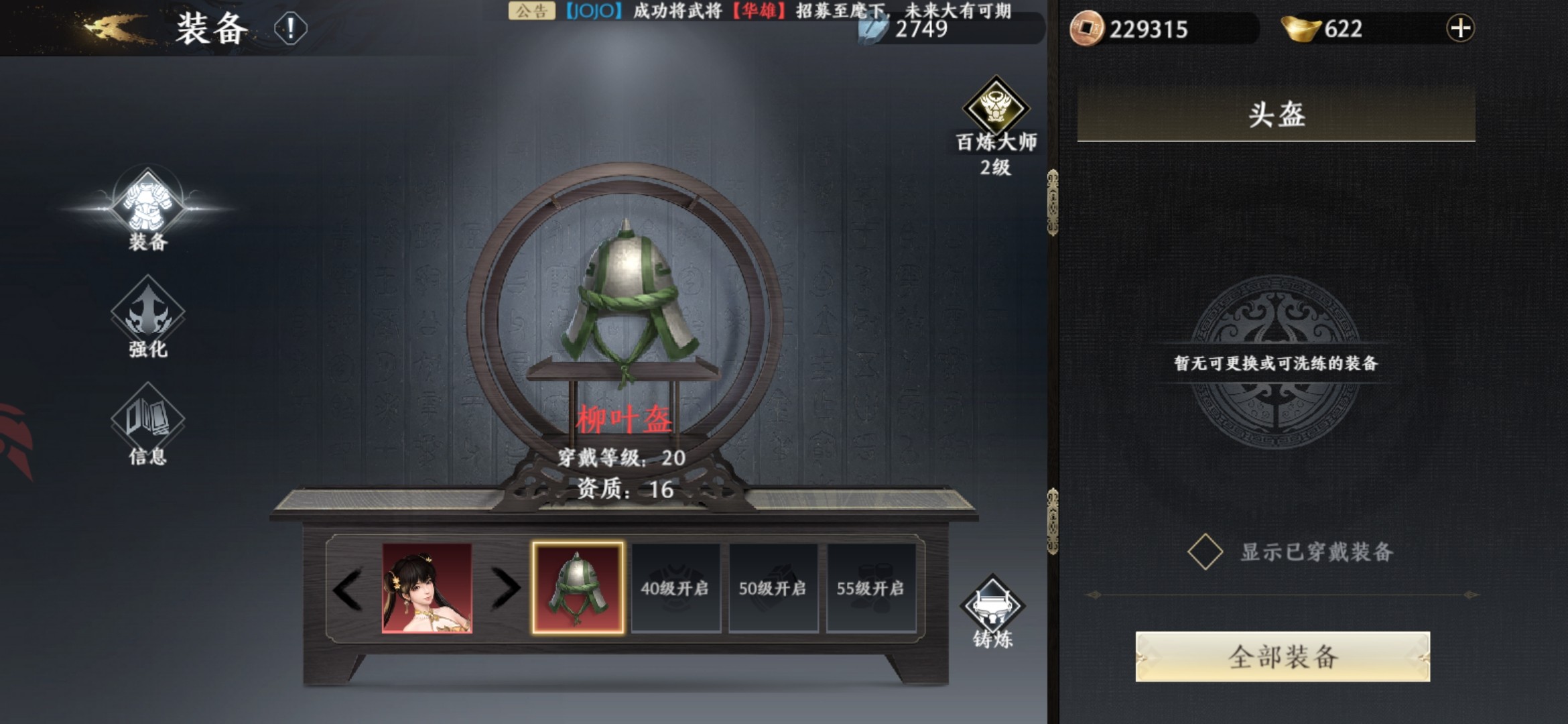Switch to the 强化 enhancement tab
Viewport: 1568px width, 724px height.
[x=147, y=316]
